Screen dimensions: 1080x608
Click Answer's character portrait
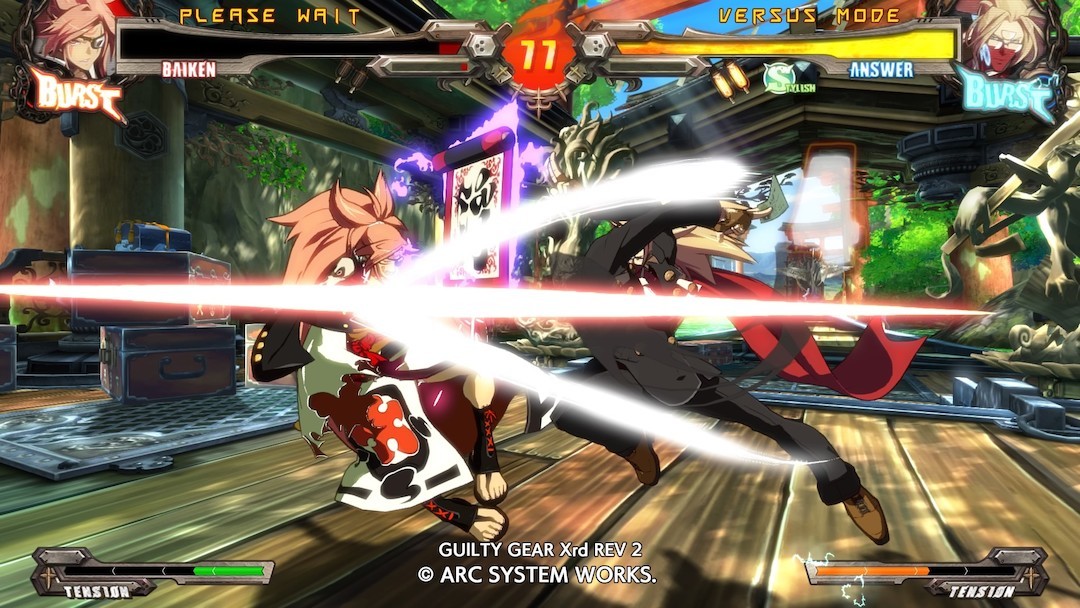click(1008, 38)
